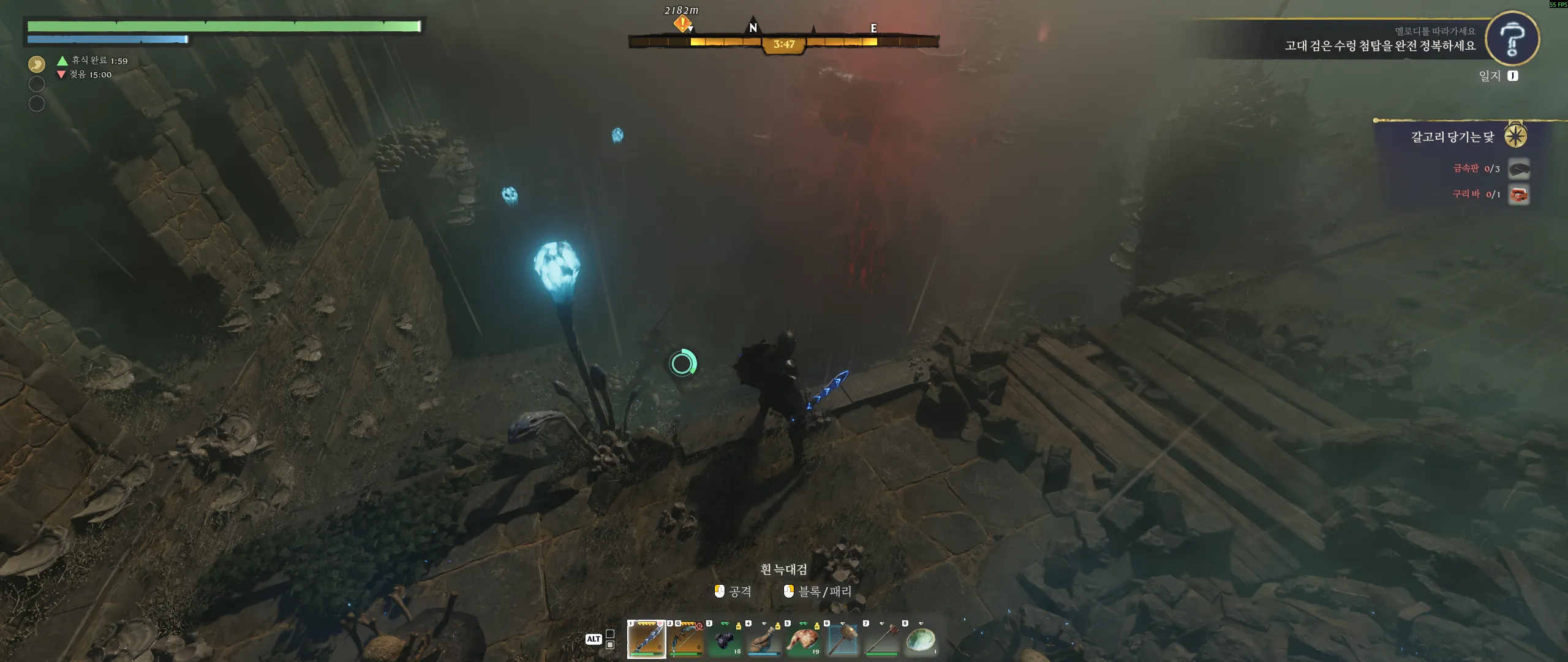Screen dimensions: 1568x662
Task: Click the orange quest marker on the compass
Action: tap(682, 24)
